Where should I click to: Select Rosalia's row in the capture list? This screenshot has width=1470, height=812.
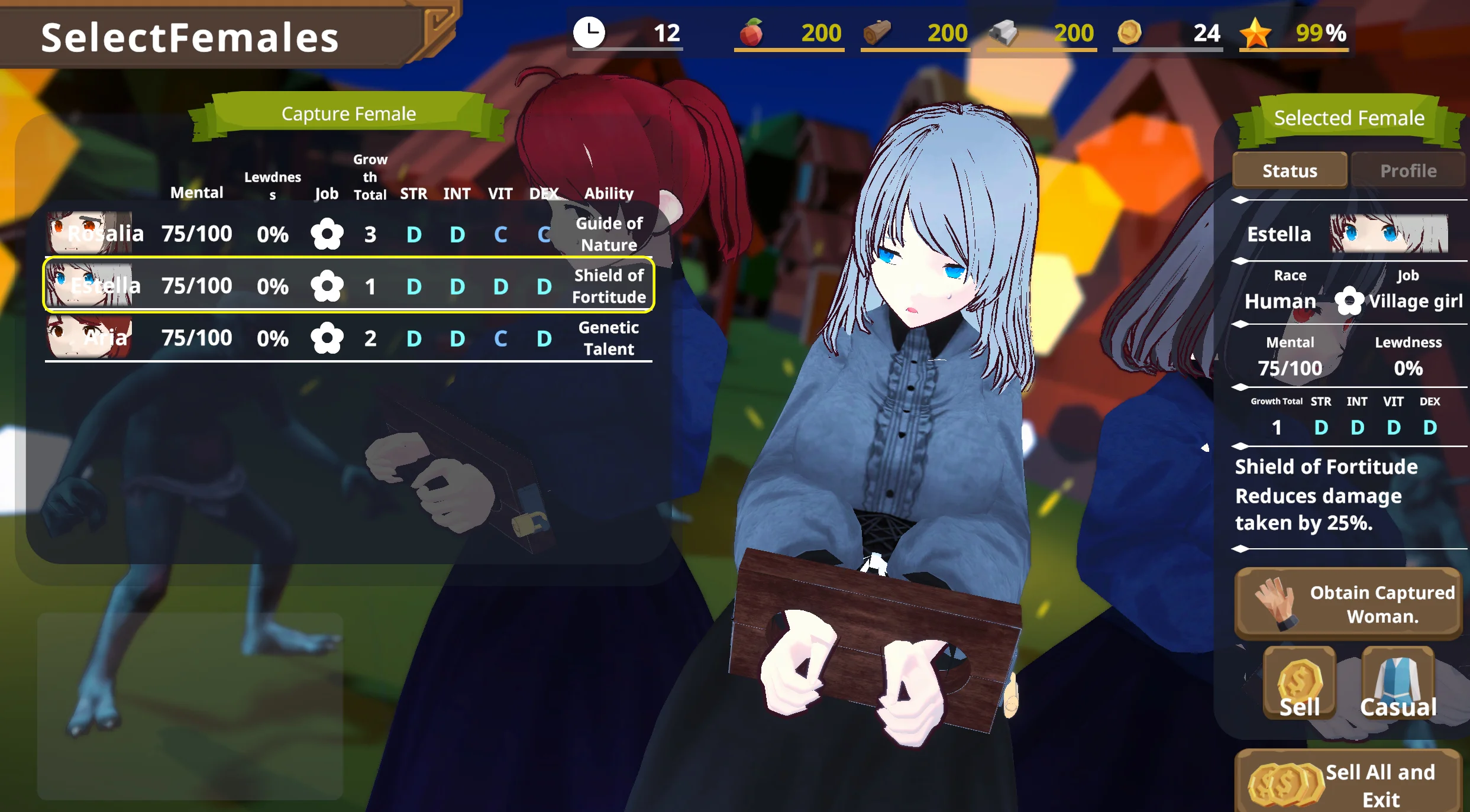349,234
